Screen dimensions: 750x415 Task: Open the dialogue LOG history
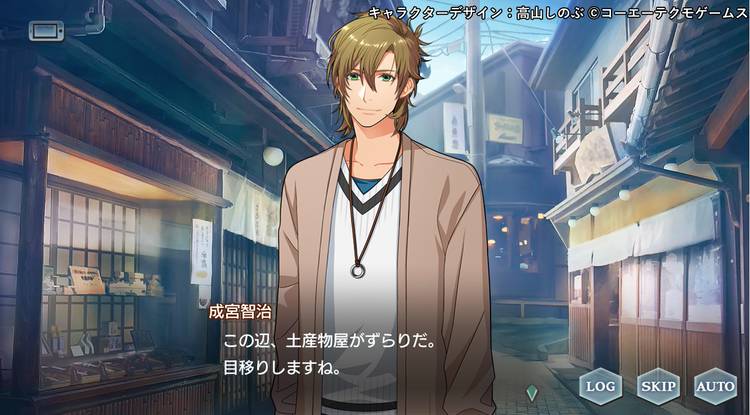(600, 385)
